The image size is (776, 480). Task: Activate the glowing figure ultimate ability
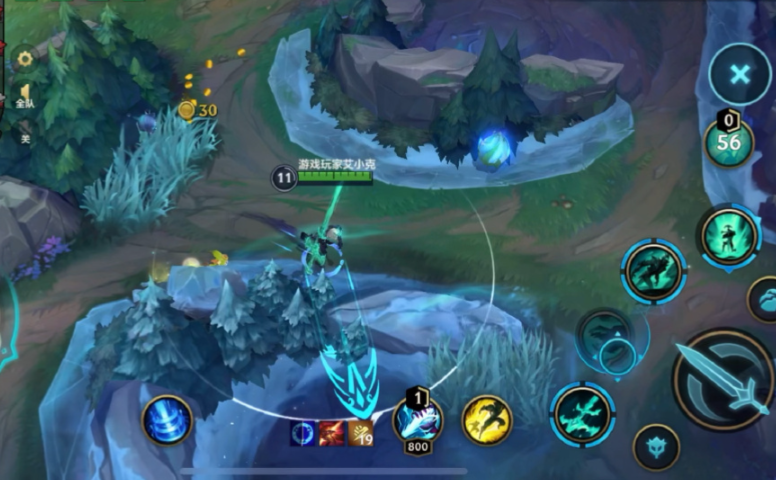729,236
